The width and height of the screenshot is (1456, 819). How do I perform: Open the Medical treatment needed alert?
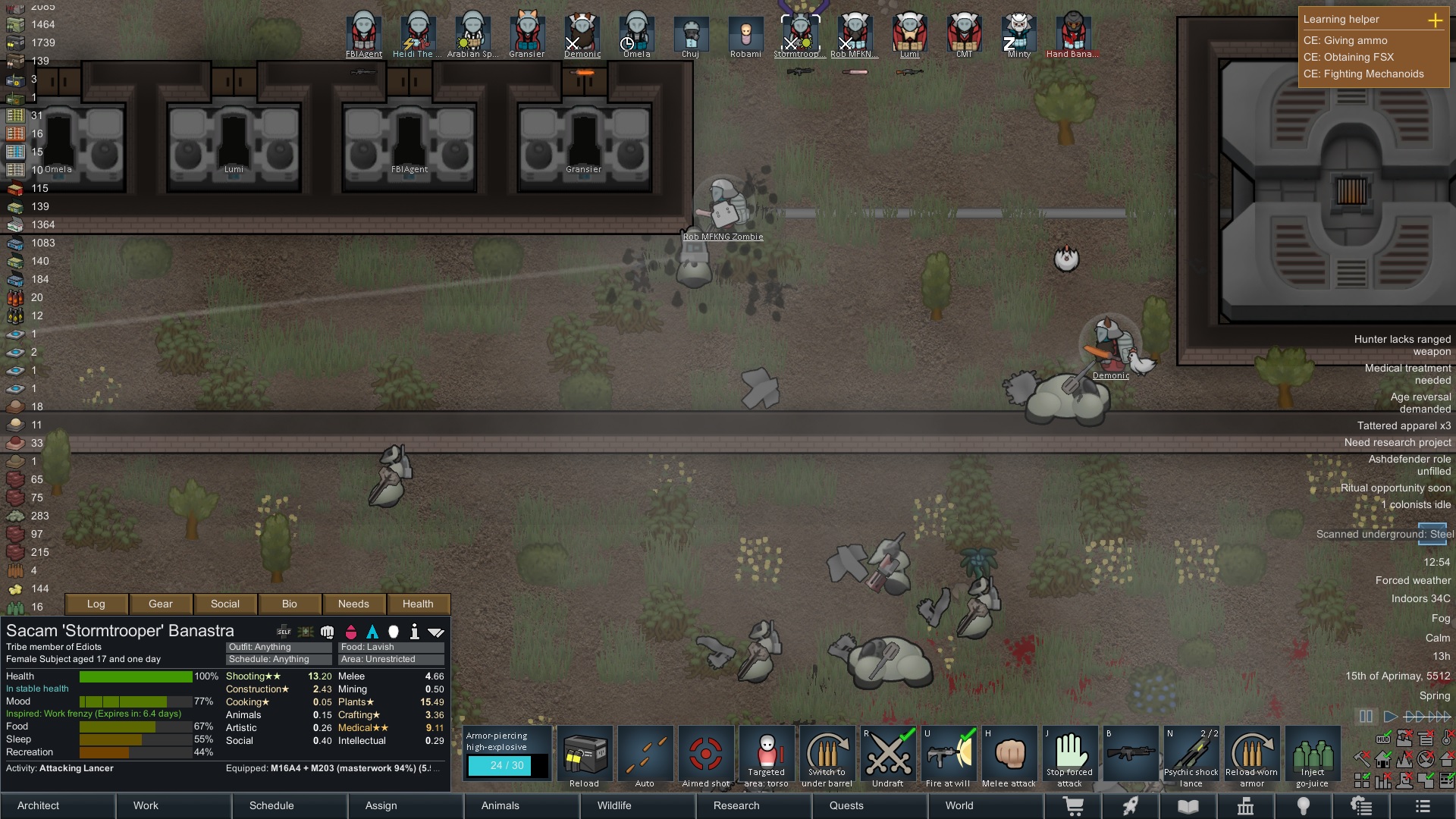click(x=1407, y=374)
